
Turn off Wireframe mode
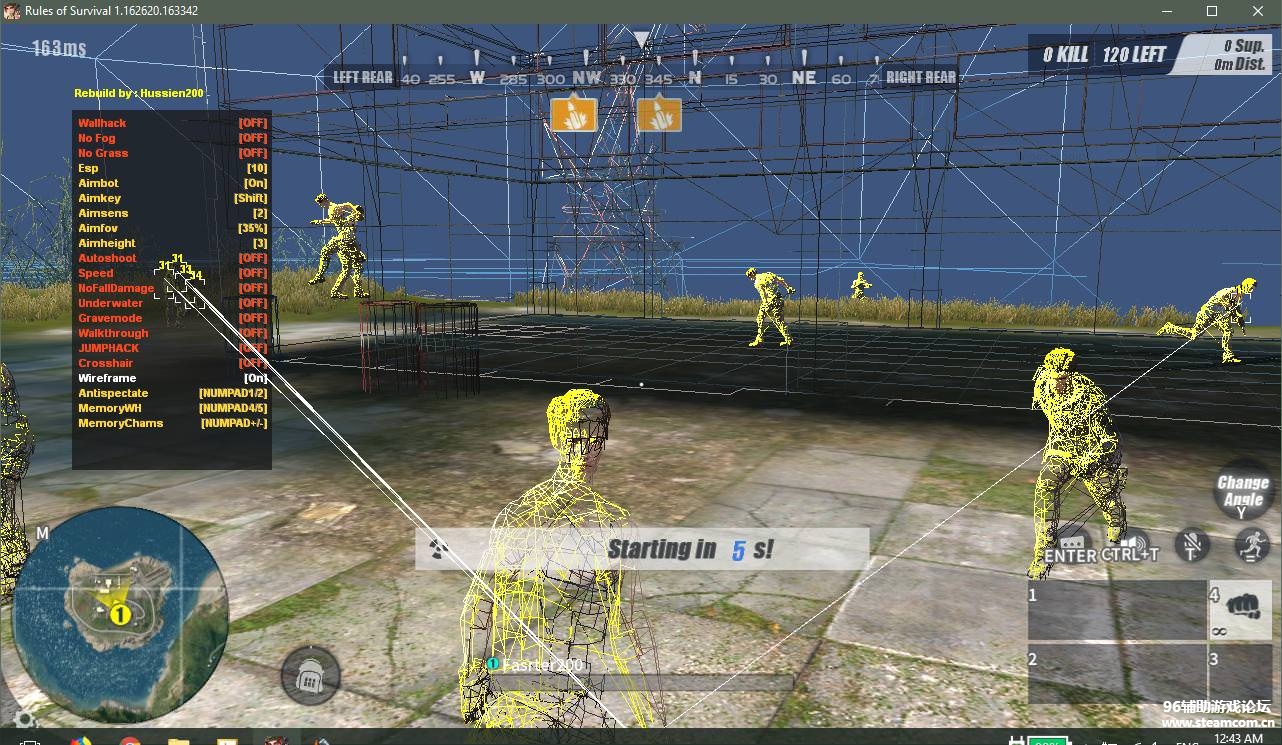[x=107, y=378]
